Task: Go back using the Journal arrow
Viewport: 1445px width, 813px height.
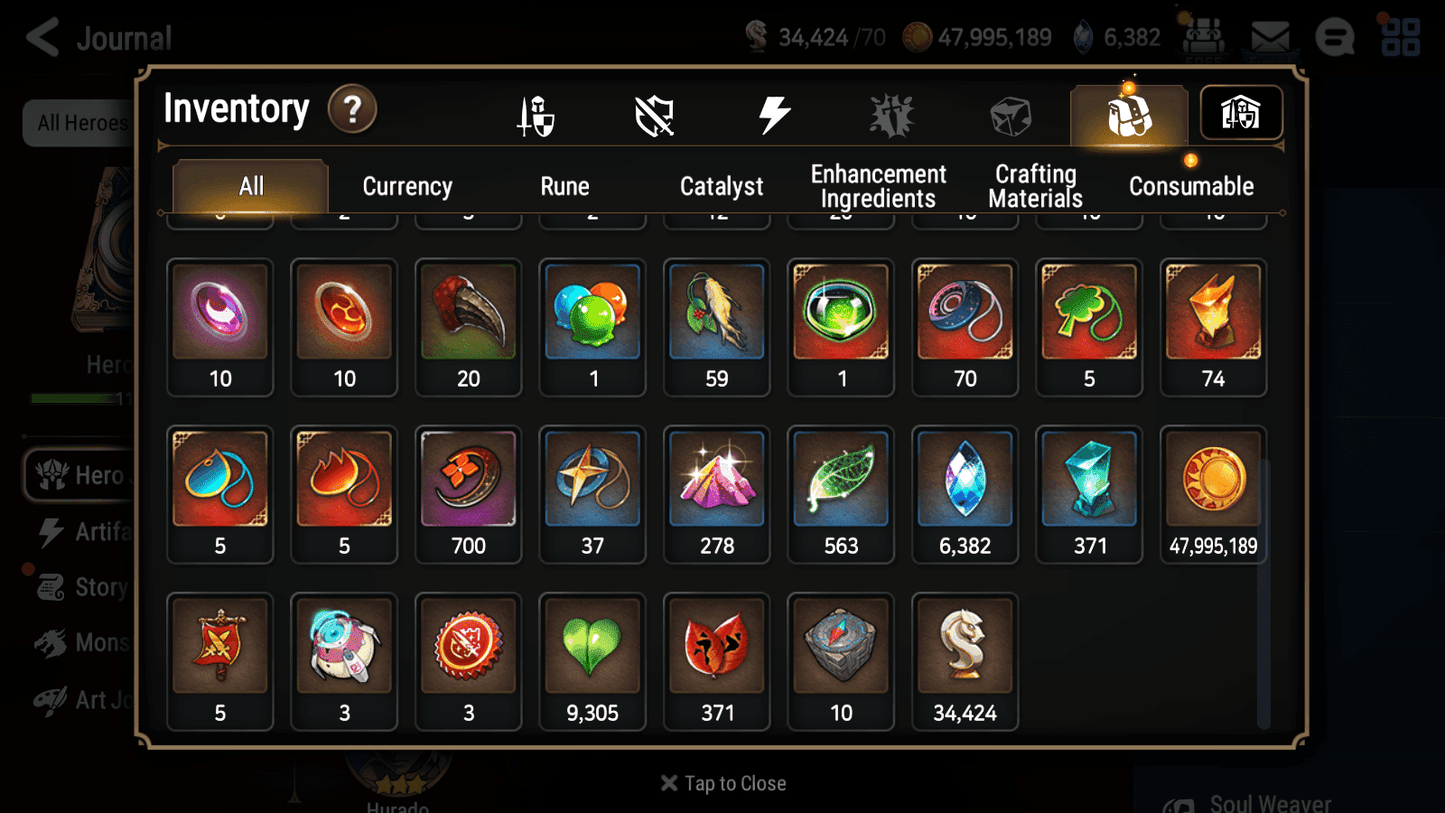Action: [40, 37]
